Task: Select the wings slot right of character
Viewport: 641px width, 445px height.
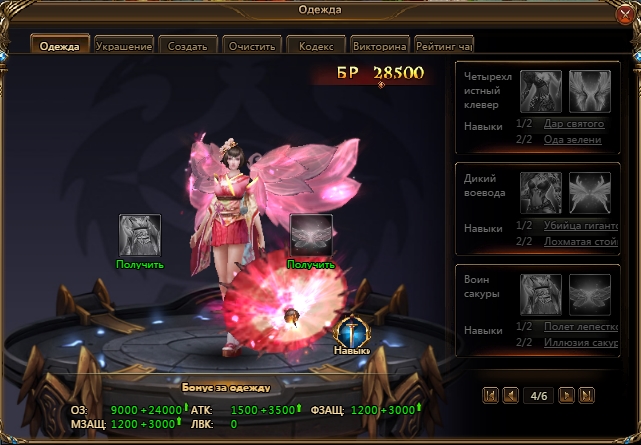Action: pos(310,235)
